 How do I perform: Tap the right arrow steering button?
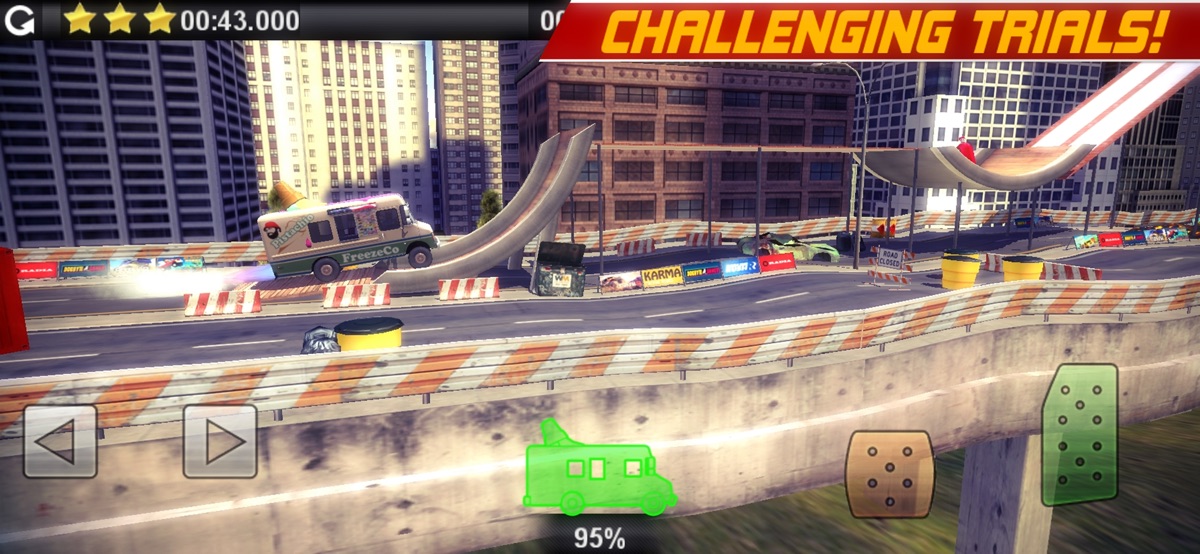point(220,441)
